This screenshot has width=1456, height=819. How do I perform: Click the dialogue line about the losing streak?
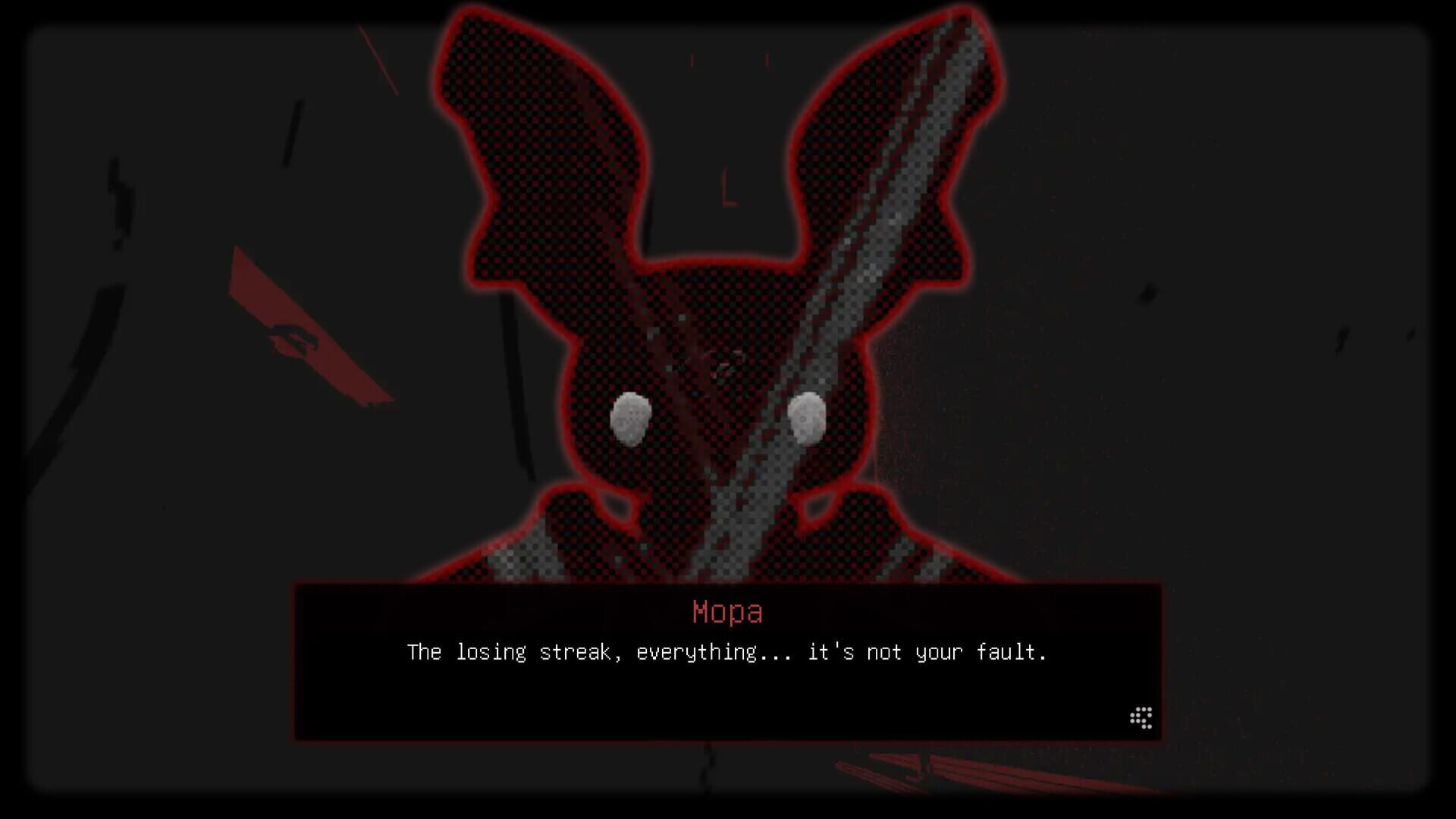tap(728, 651)
